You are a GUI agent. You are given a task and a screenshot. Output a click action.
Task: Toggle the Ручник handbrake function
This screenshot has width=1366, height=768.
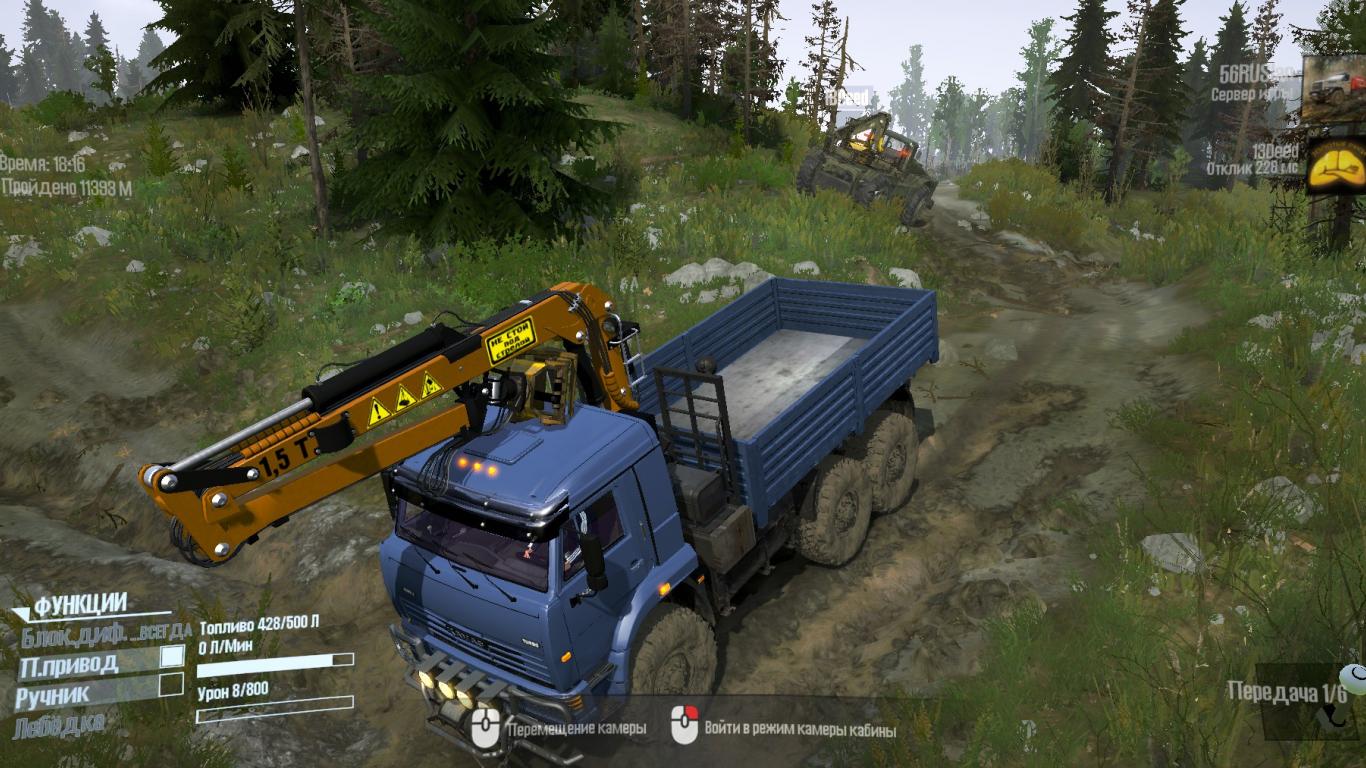[x=172, y=685]
